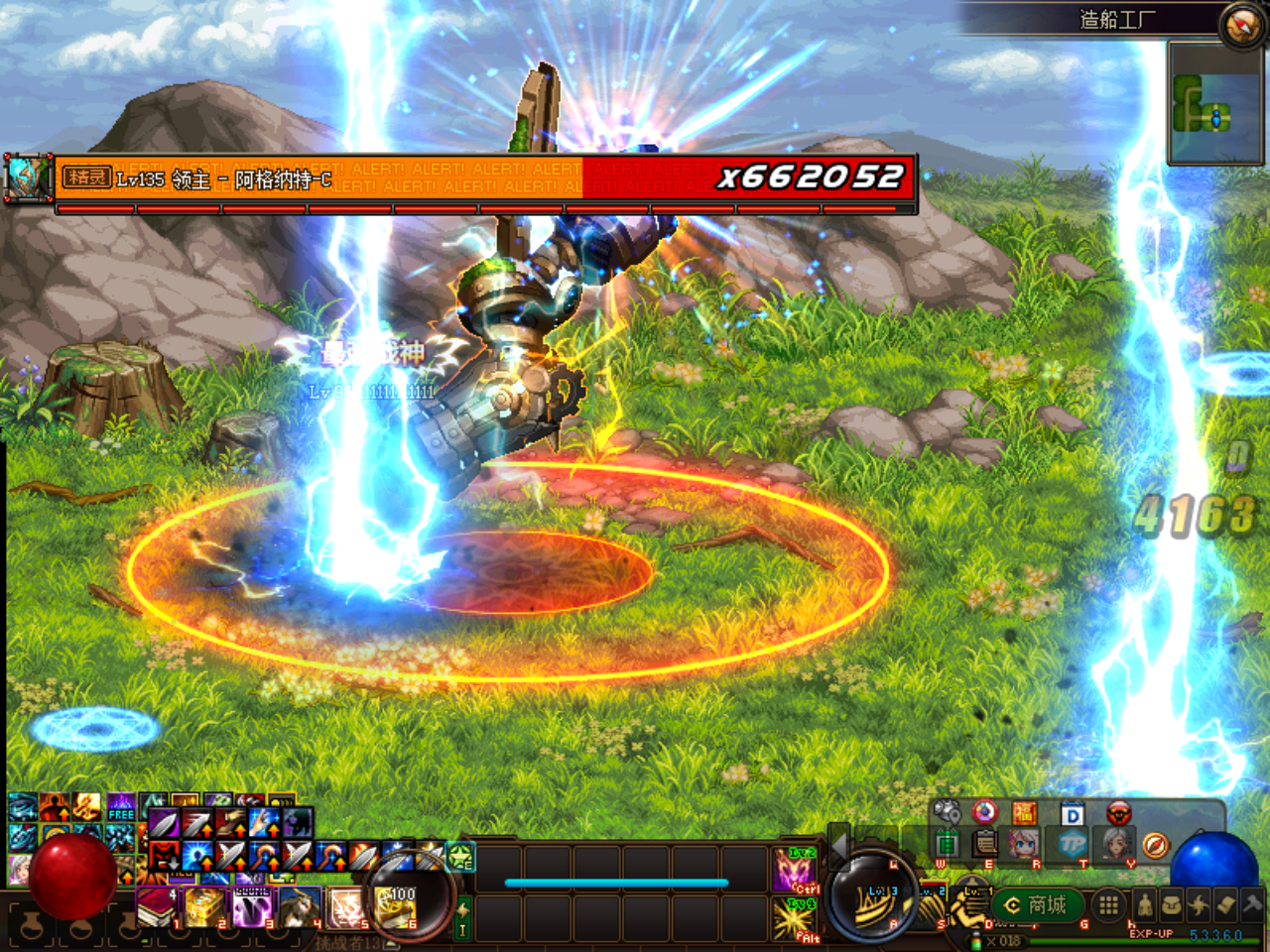Click the red 福 envelope event icon
Screen dimensions: 1270x952
1026,812
